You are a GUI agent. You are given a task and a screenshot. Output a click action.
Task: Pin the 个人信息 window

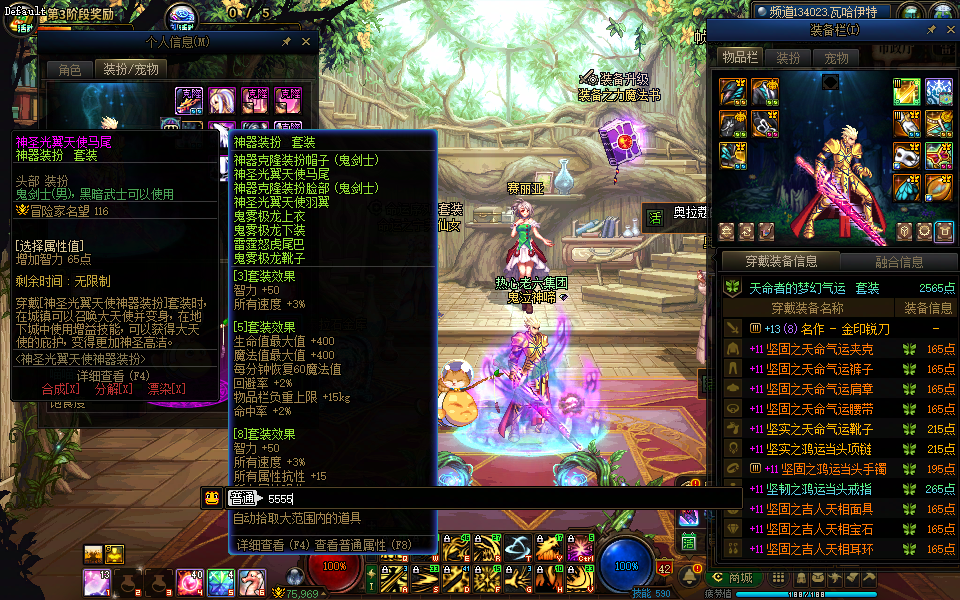click(287, 42)
